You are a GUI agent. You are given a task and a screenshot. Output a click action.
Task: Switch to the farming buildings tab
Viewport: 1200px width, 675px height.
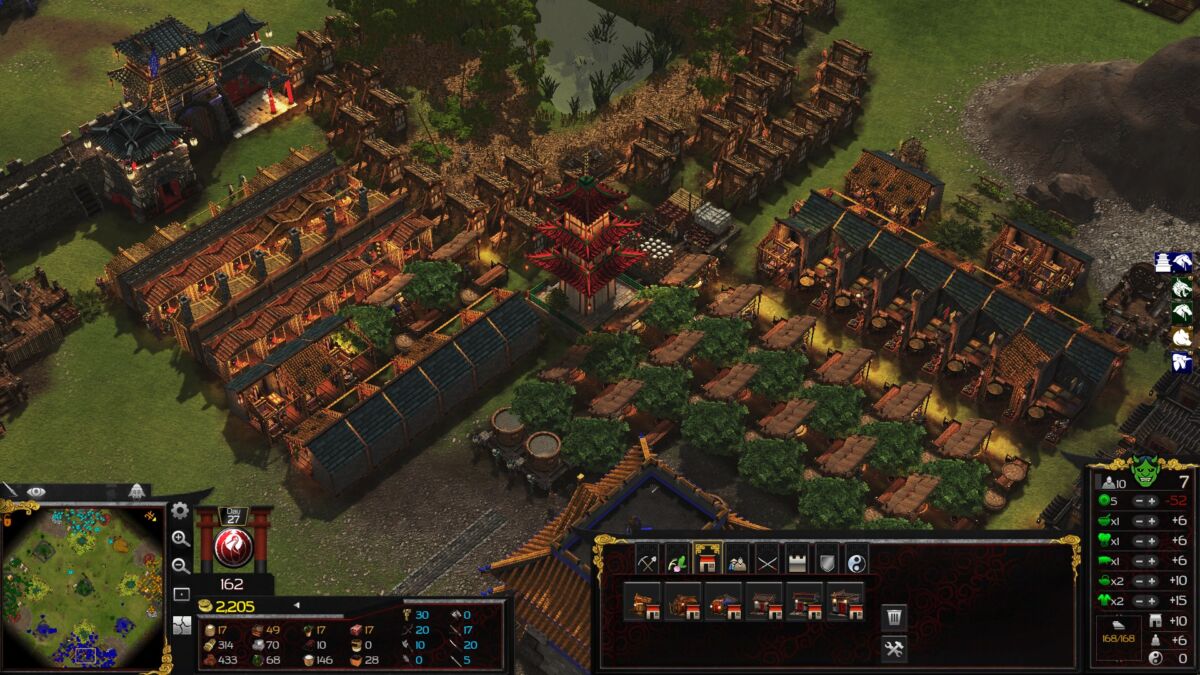[x=677, y=559]
